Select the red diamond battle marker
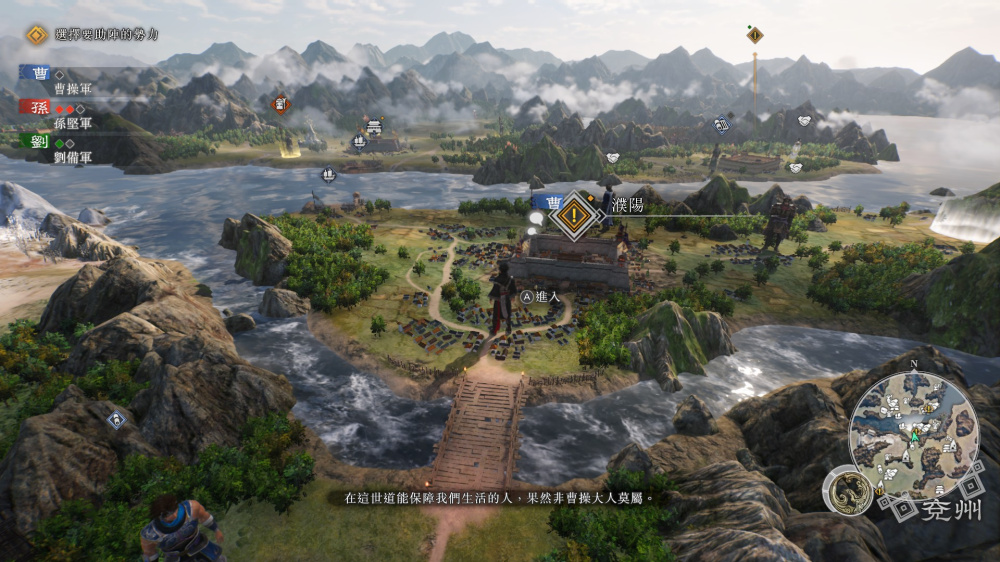This screenshot has width=1000, height=562. click(x=282, y=102)
